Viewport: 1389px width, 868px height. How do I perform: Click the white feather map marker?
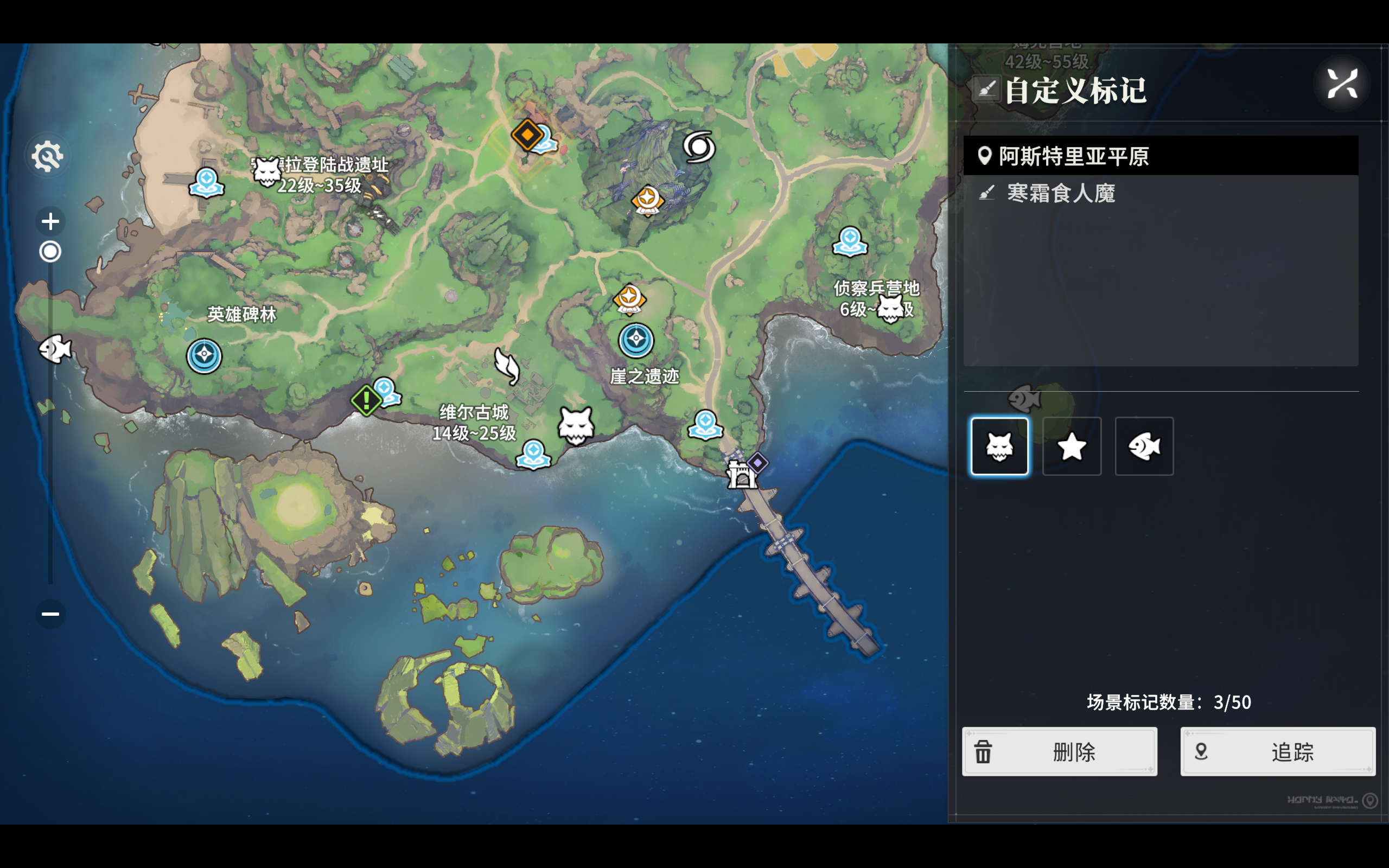pos(507,366)
